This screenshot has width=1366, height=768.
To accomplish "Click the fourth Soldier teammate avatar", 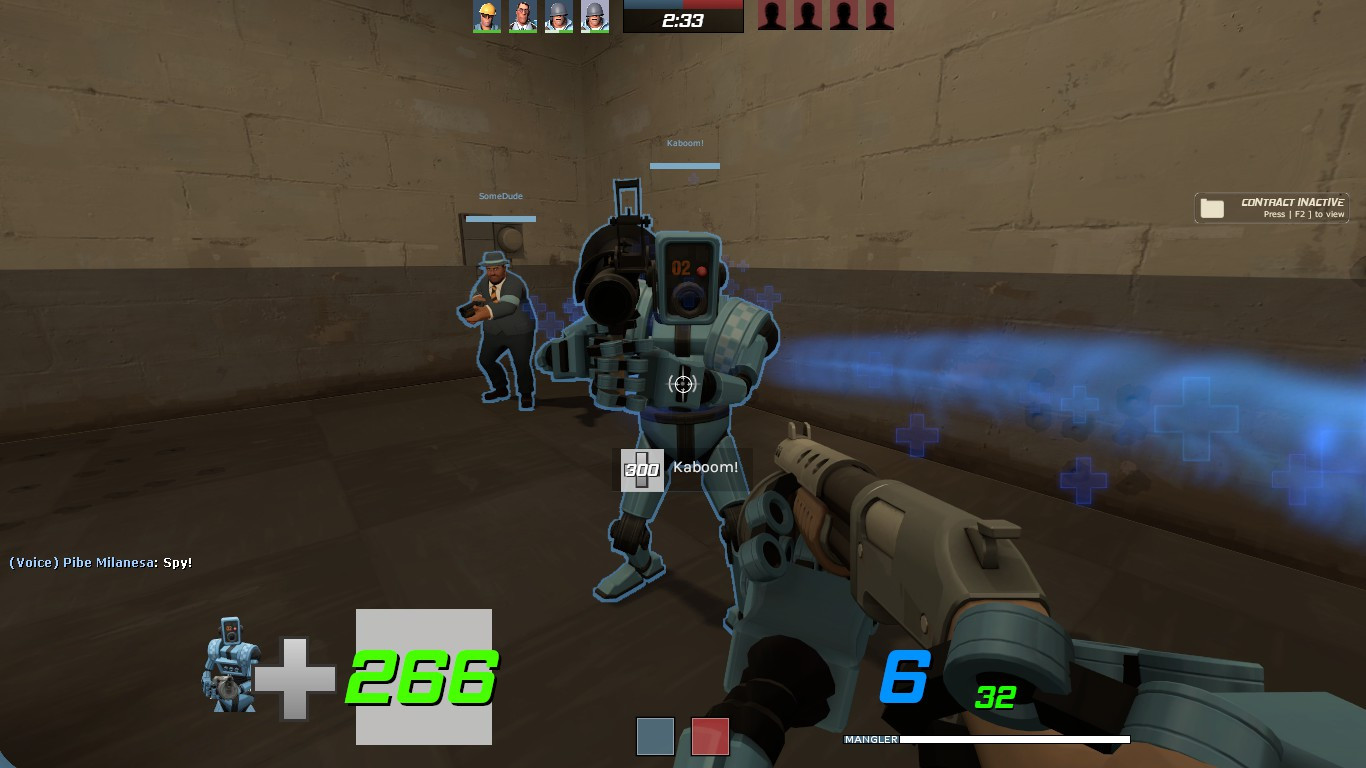I will coord(595,16).
